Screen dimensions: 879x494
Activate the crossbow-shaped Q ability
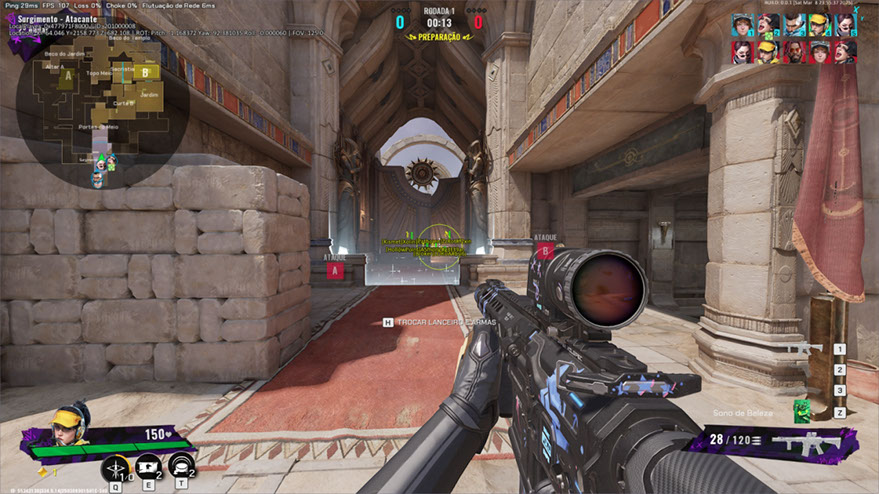[115, 468]
